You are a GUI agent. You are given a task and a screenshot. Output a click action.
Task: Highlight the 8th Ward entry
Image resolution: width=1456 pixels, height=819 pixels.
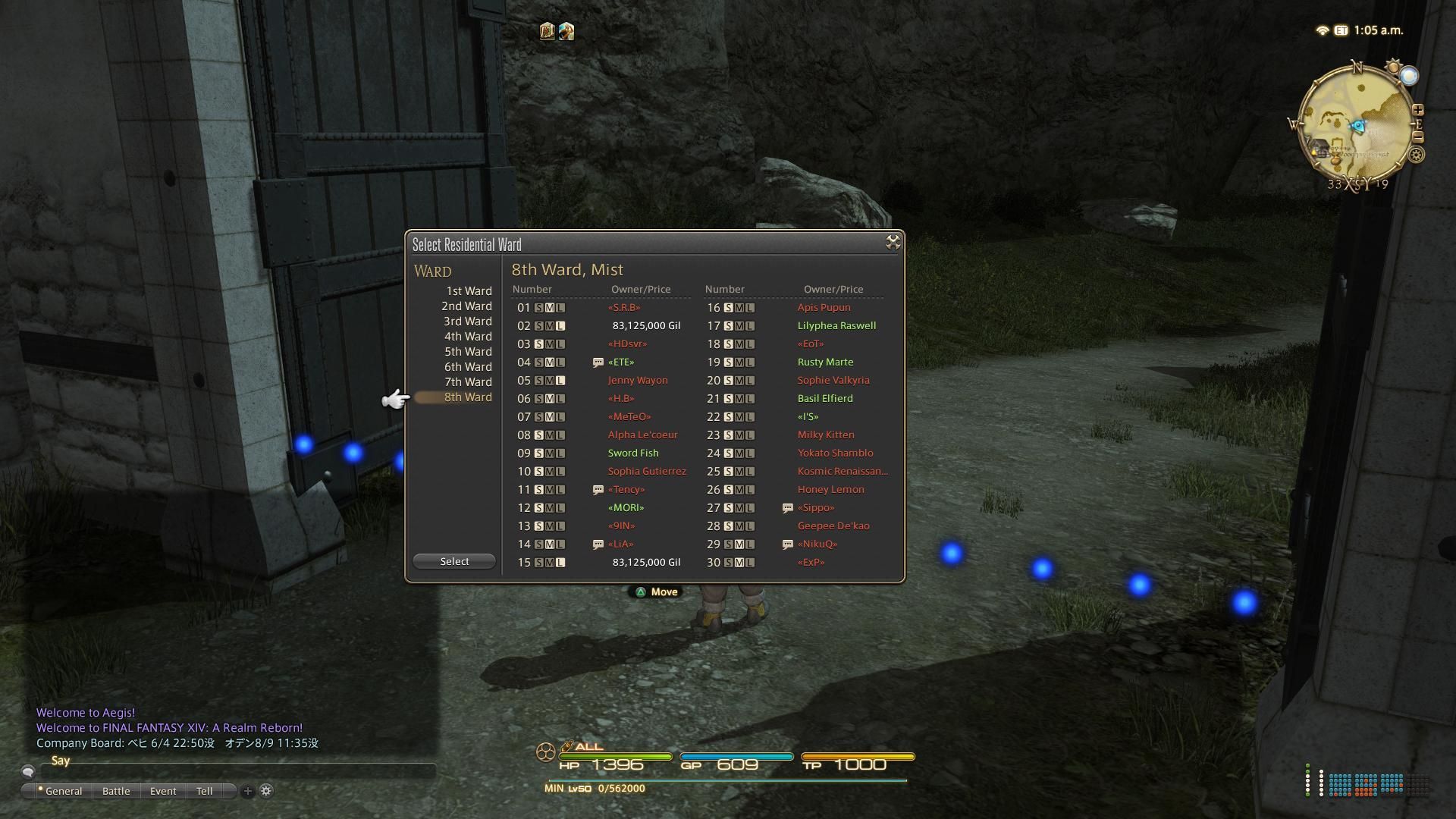pyautogui.click(x=467, y=397)
